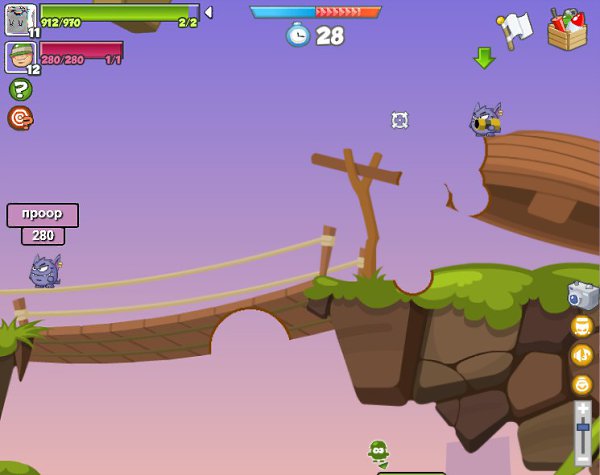
Task: Open the weapon crate inventory
Action: click(567, 29)
